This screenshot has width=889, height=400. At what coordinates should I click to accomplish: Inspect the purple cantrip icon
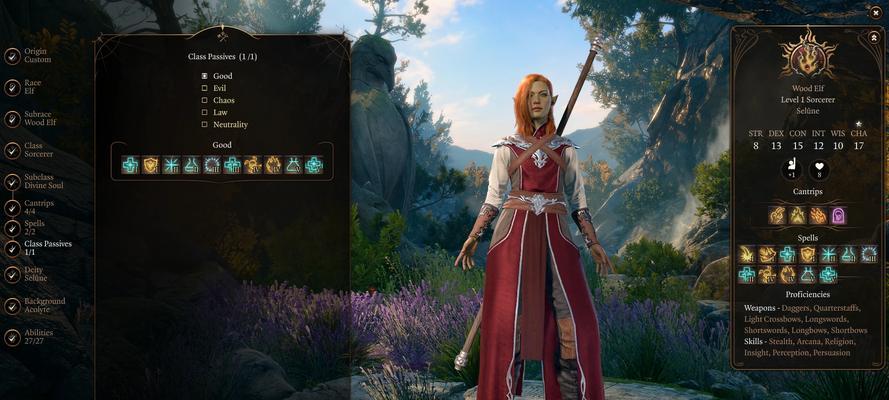click(839, 215)
